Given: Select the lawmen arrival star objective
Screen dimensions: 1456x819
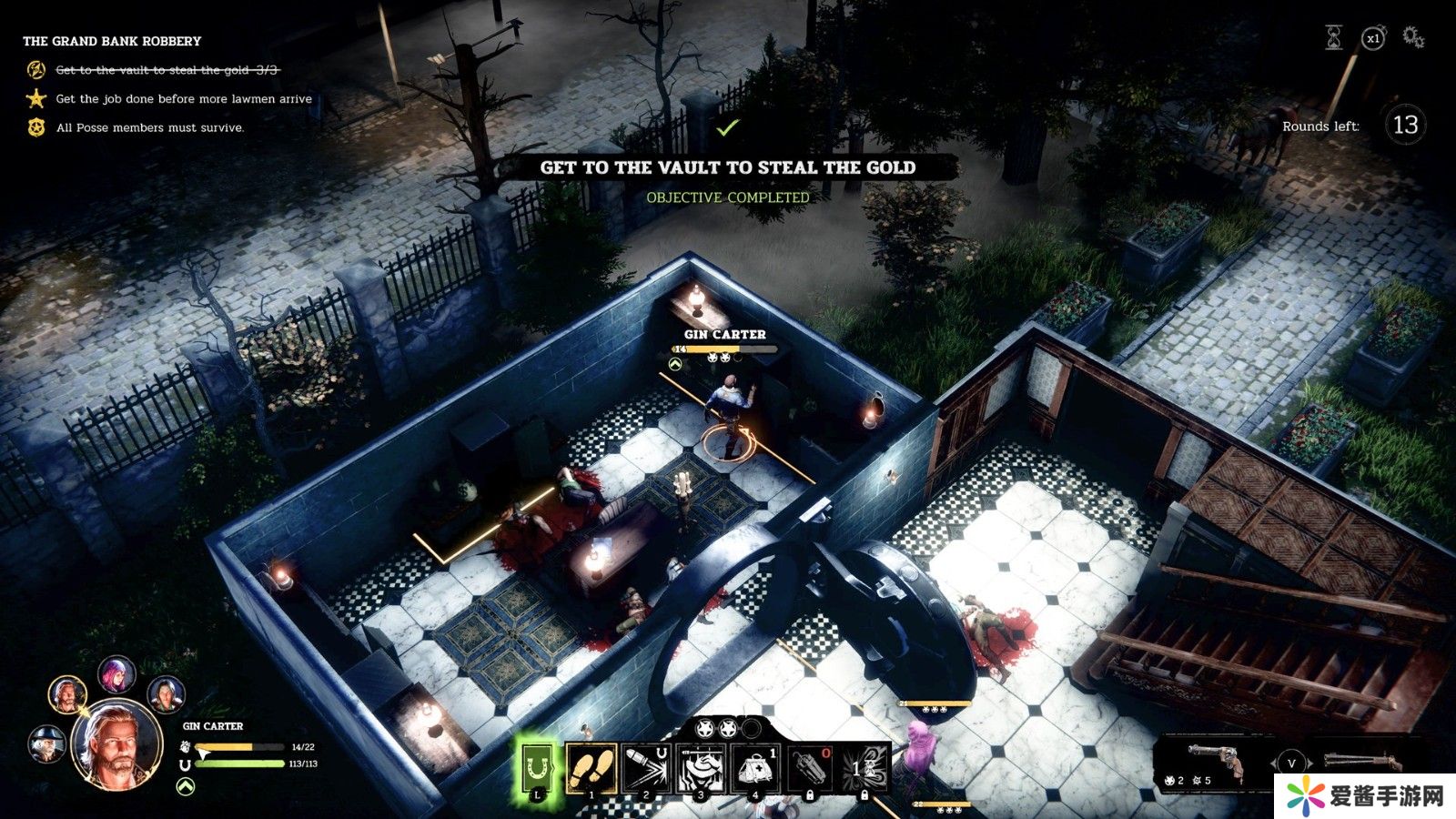Looking at the screenshot, I should pos(36,98).
